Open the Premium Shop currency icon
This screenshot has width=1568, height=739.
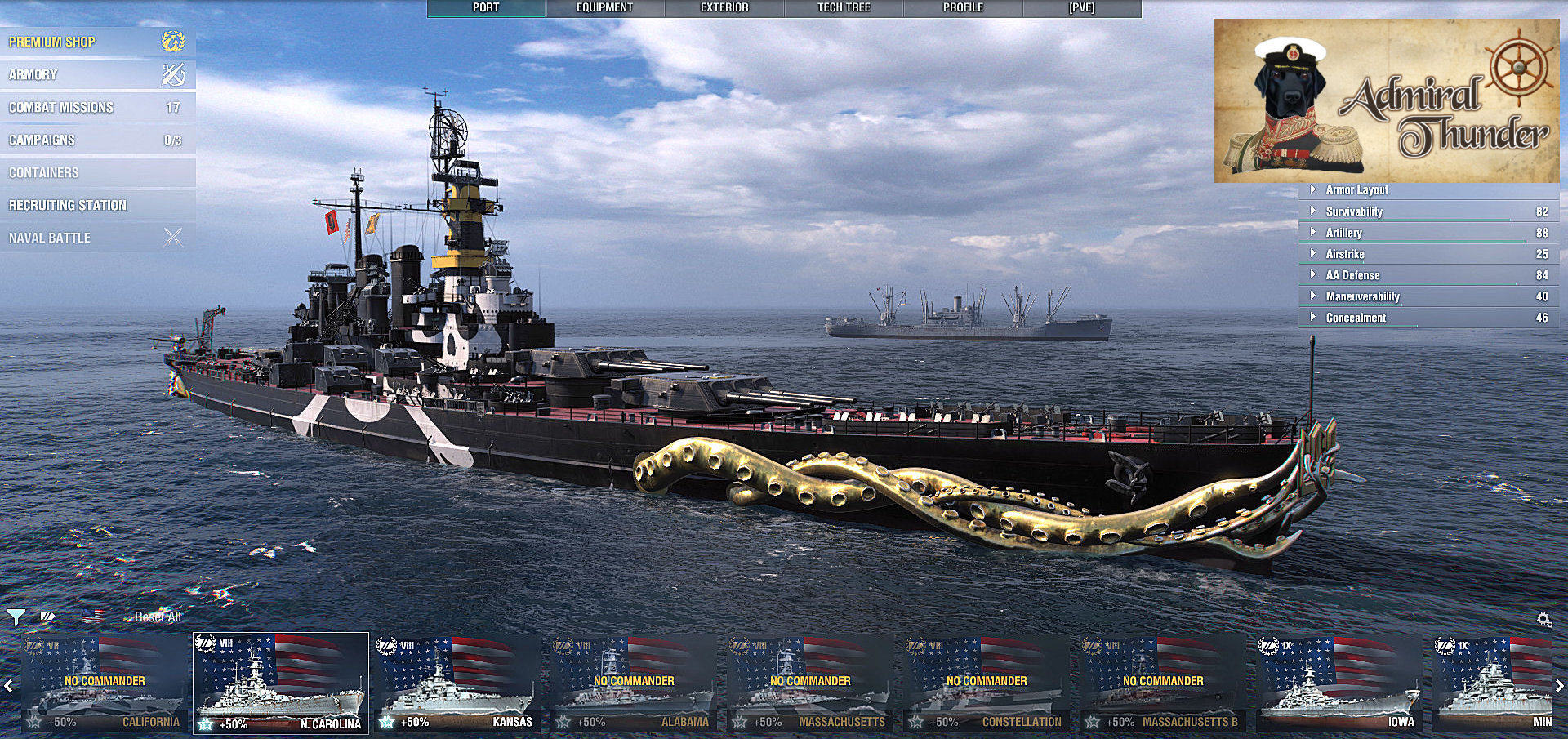[171, 40]
